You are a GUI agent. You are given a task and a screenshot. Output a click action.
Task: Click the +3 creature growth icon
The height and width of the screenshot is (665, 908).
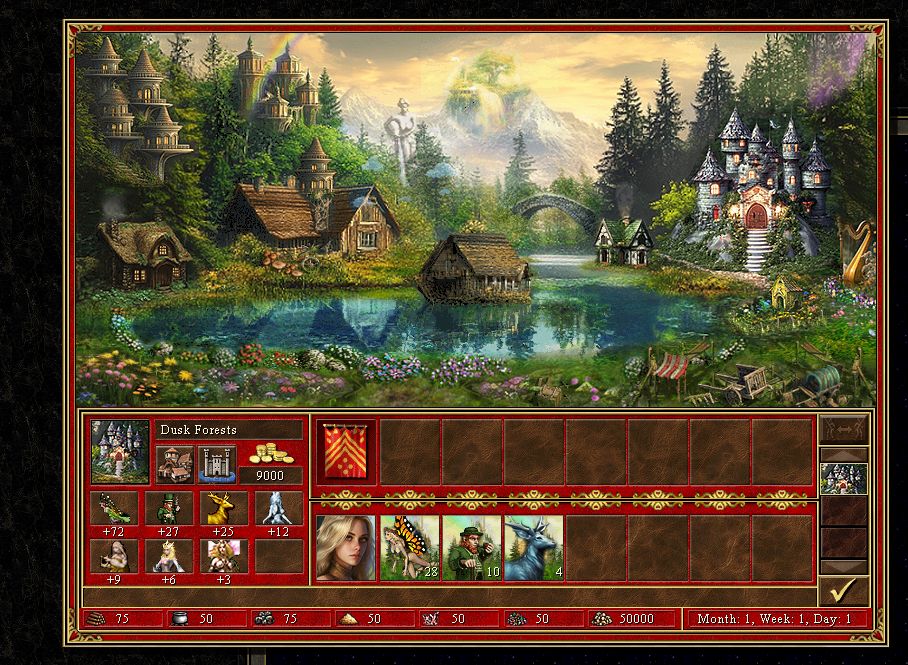click(224, 556)
